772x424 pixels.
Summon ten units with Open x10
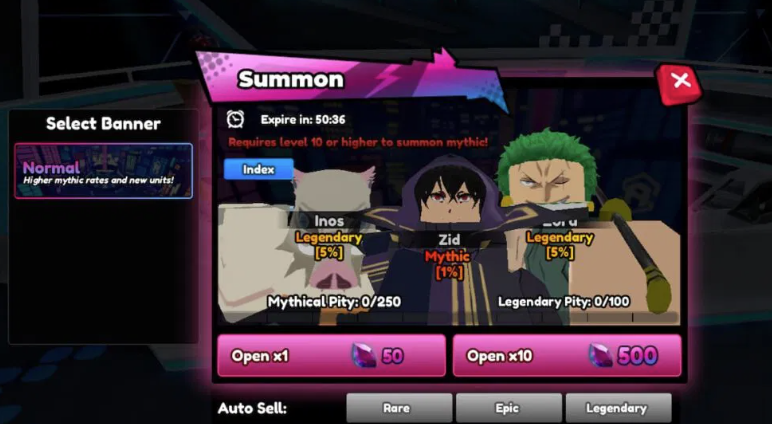tap(566, 356)
